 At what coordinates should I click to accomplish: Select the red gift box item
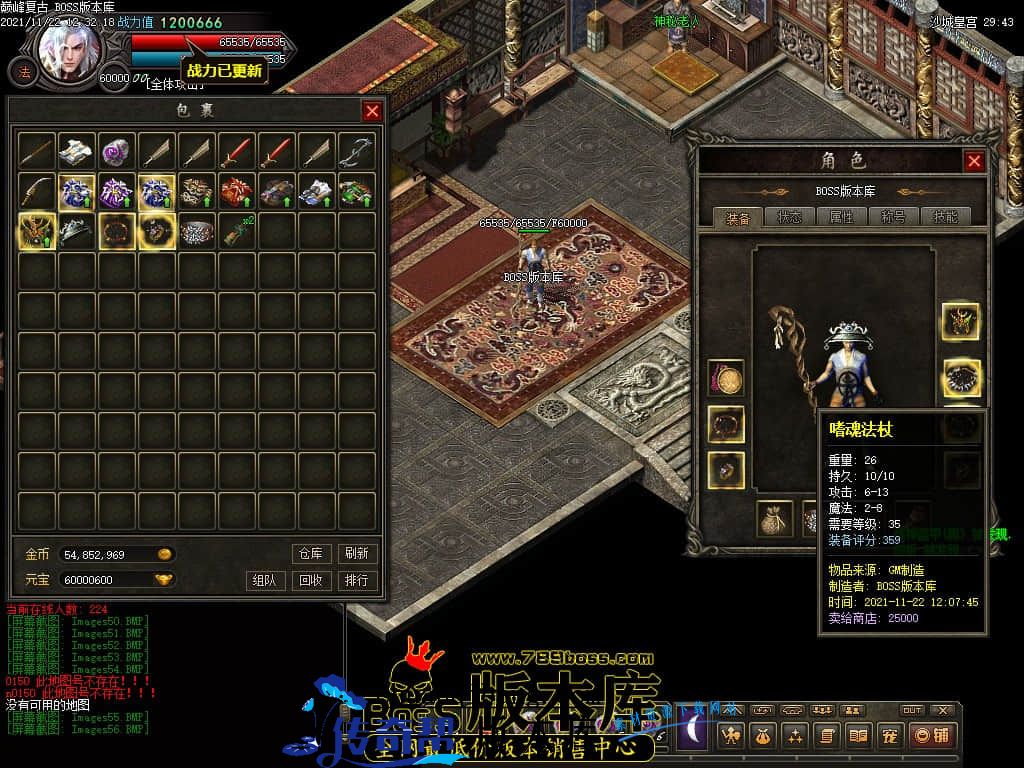click(x=236, y=191)
